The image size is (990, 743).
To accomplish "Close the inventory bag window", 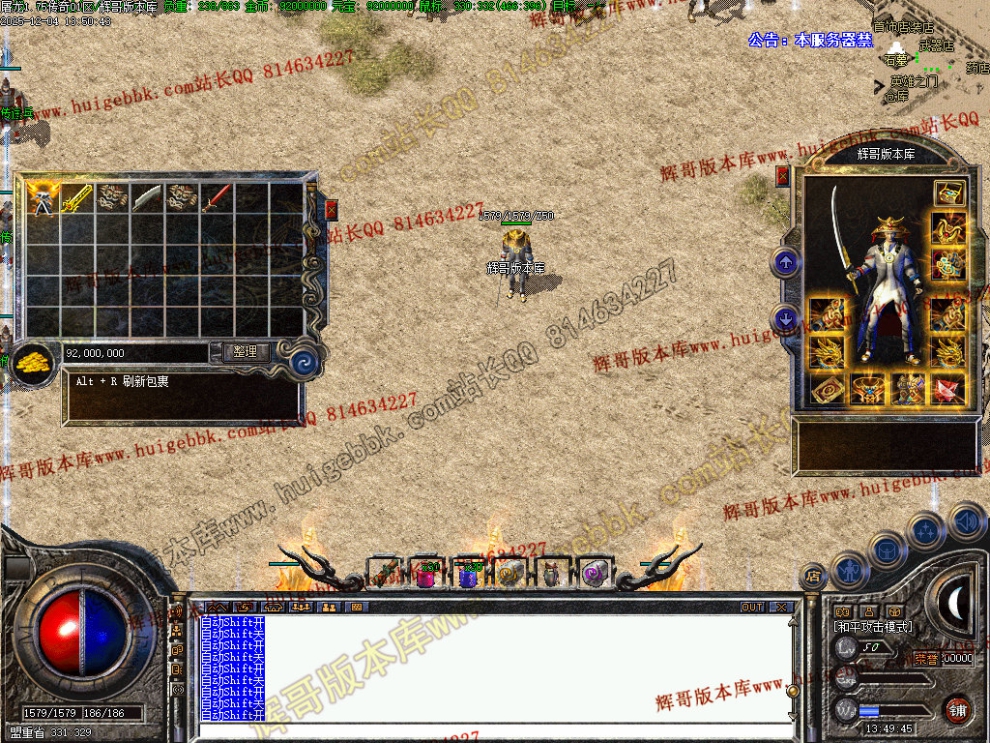I will 331,209.
